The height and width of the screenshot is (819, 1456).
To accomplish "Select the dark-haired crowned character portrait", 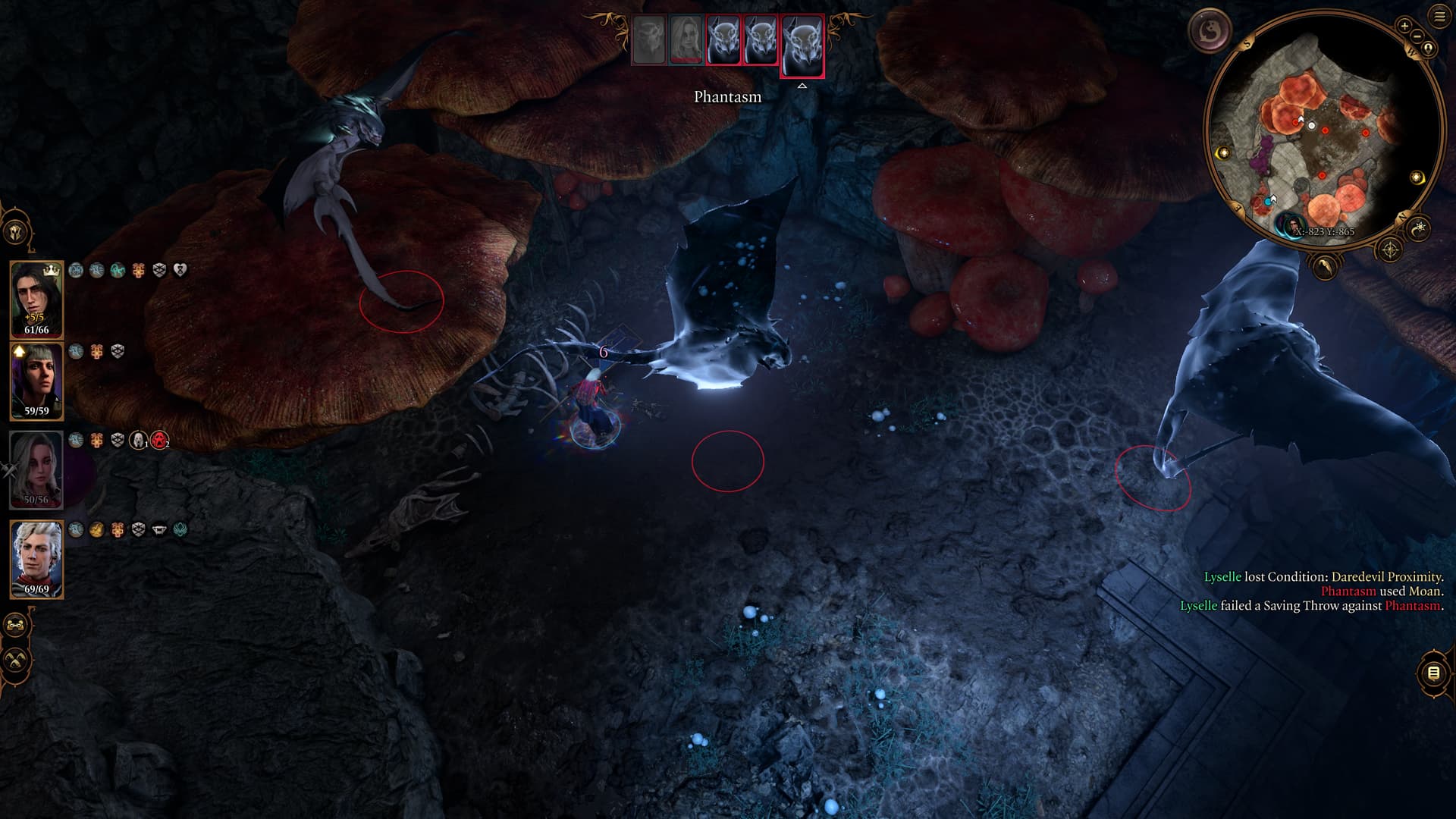I will coord(36,298).
